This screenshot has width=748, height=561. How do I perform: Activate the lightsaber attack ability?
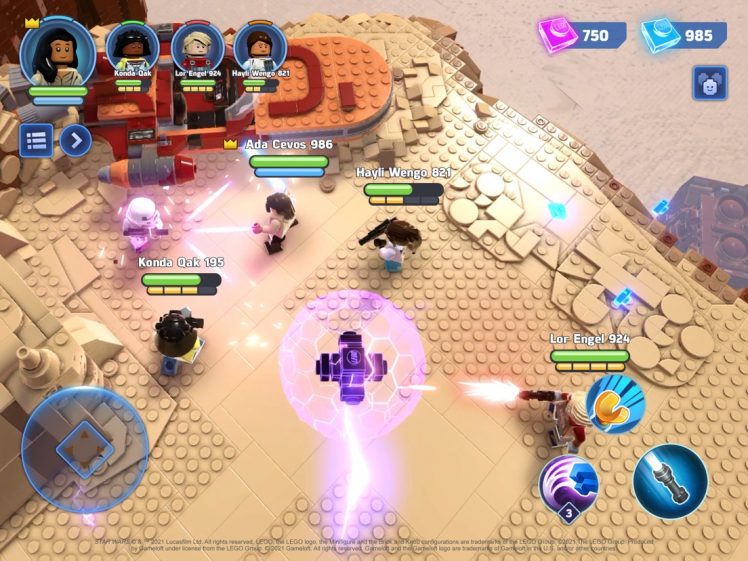(669, 481)
